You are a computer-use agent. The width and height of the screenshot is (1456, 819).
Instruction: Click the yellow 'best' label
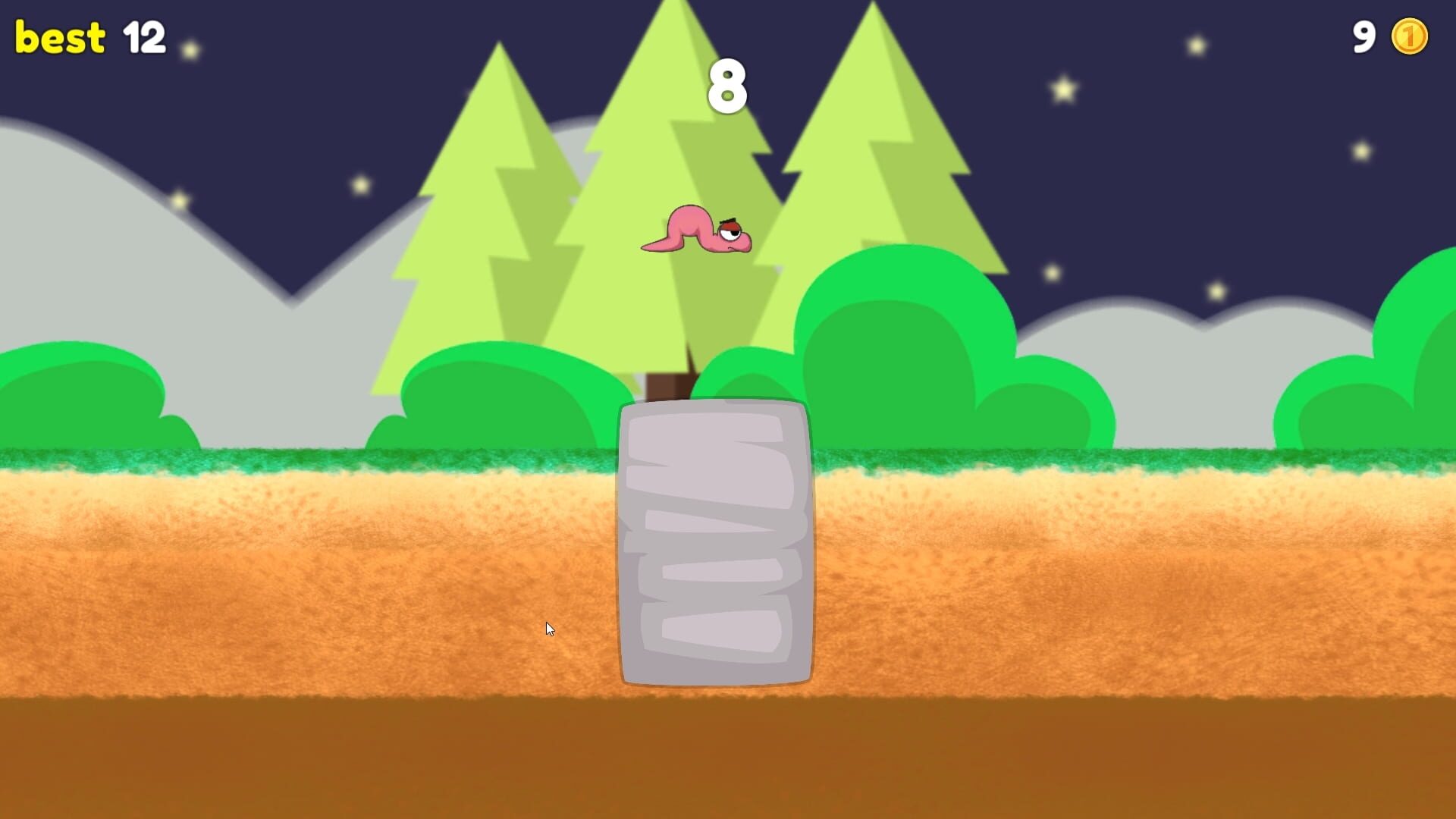[x=58, y=36]
